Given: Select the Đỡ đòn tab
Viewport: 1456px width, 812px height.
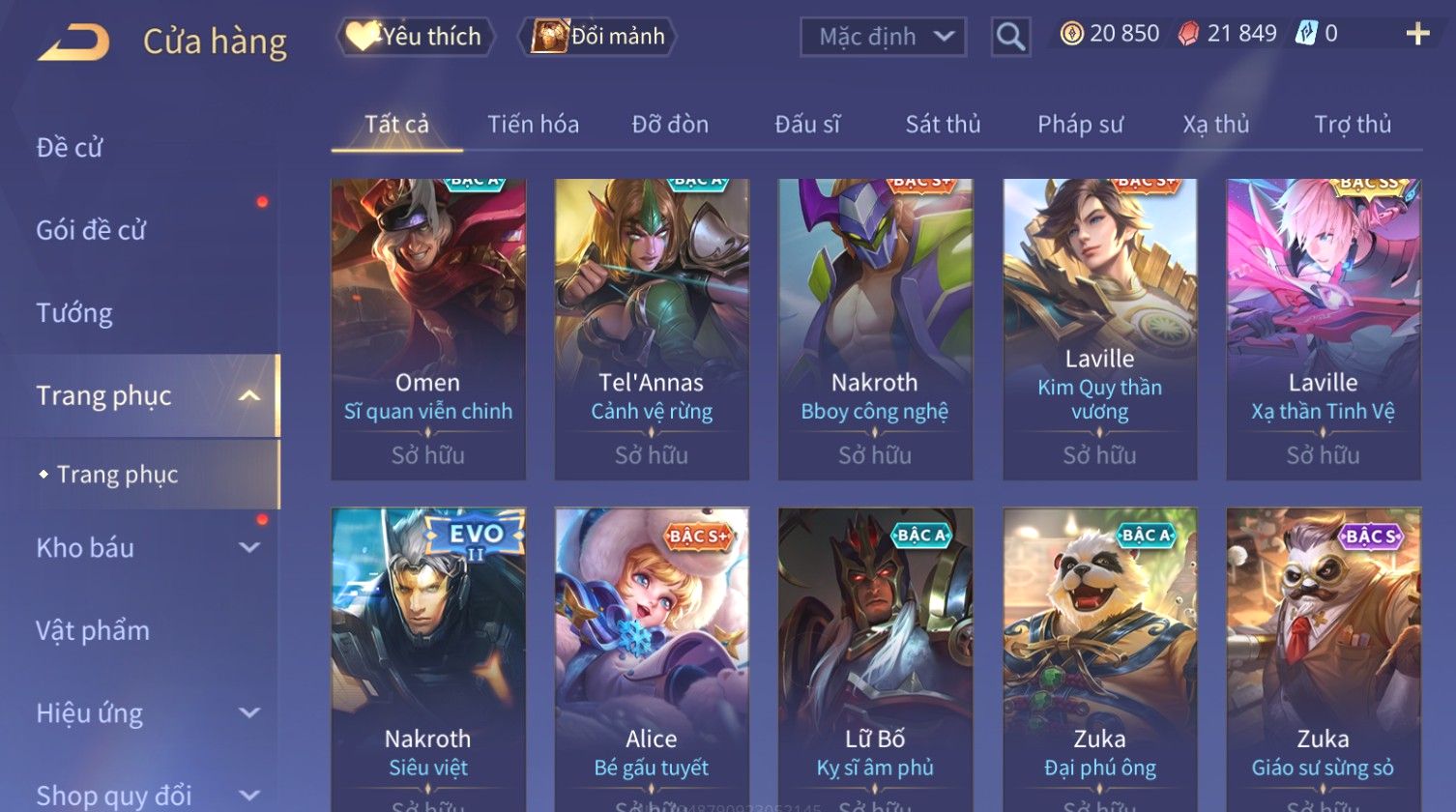Looking at the screenshot, I should pyautogui.click(x=670, y=125).
